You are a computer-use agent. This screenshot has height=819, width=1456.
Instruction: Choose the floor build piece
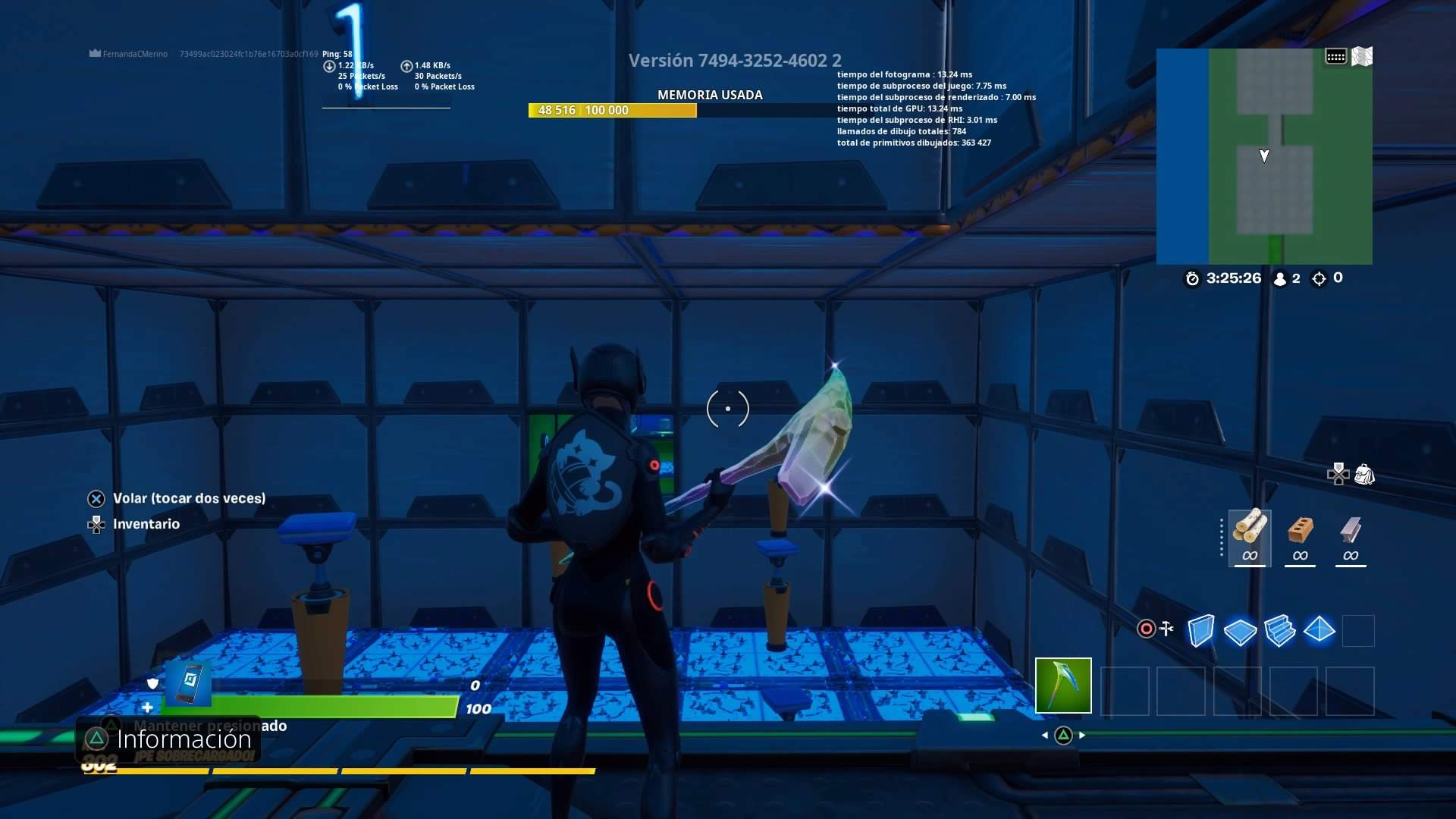1241,630
